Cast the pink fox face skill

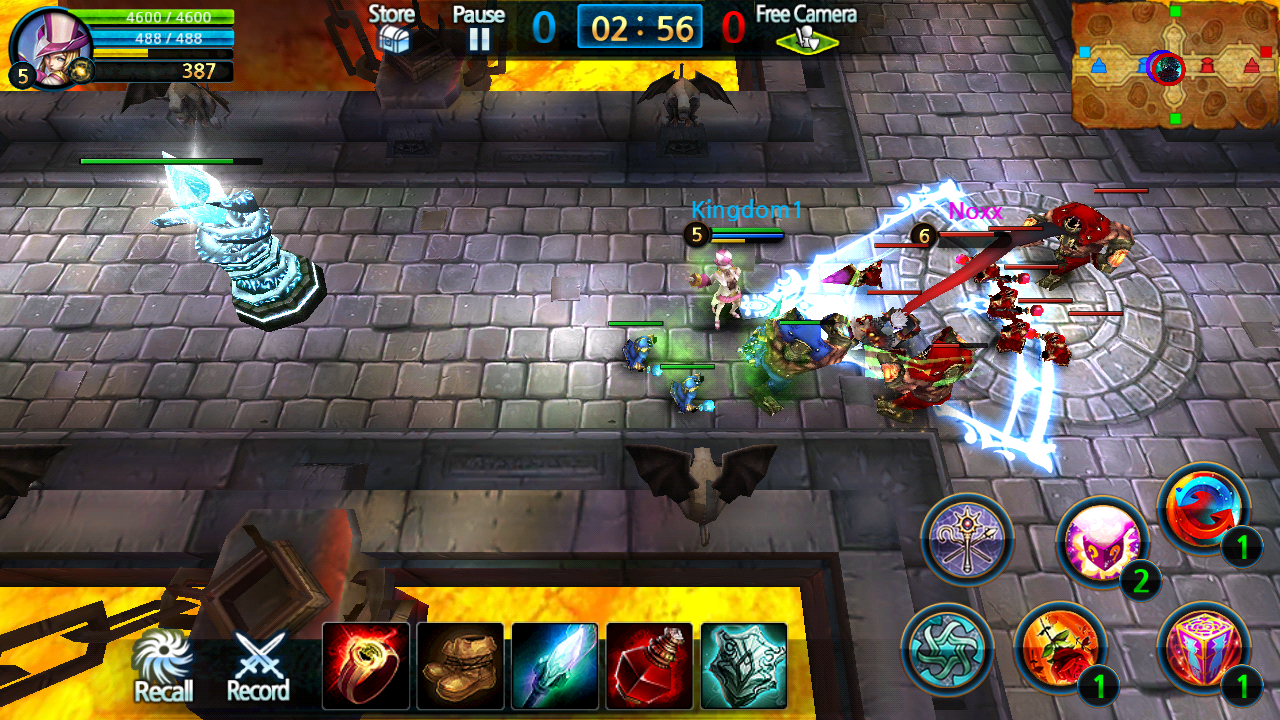[x=1103, y=542]
